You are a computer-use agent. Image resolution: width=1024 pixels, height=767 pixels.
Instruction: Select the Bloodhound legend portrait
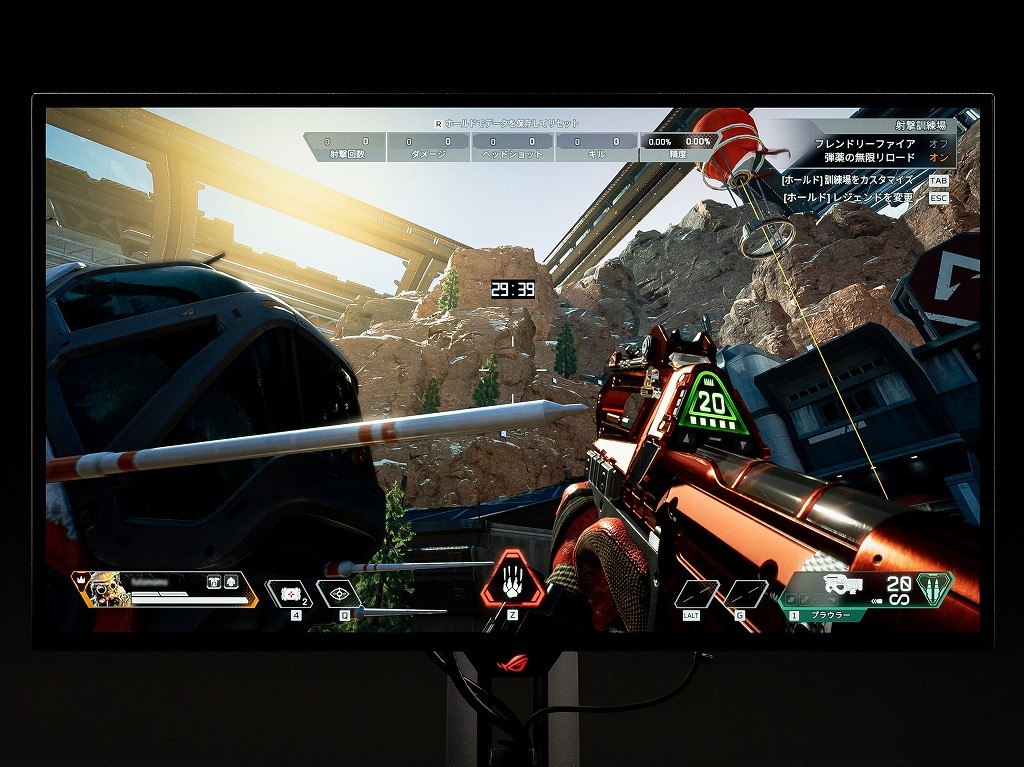coord(103,589)
